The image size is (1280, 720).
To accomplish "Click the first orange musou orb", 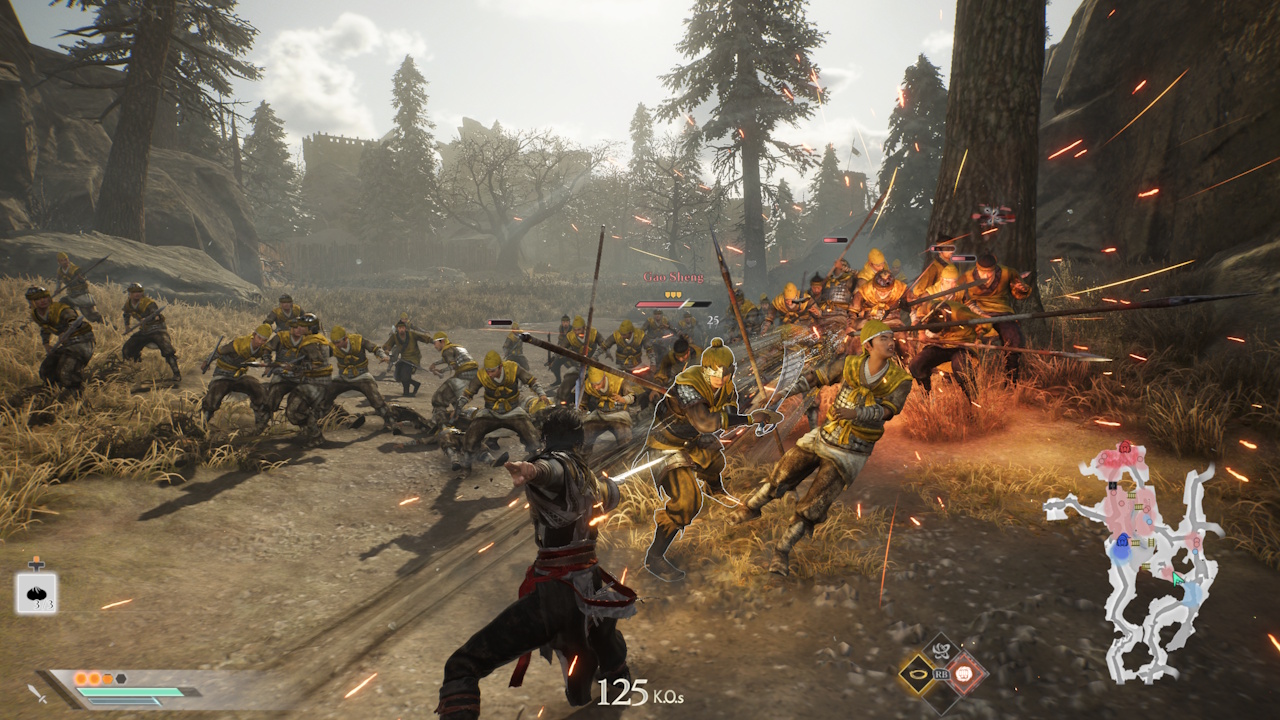I will tap(81, 679).
